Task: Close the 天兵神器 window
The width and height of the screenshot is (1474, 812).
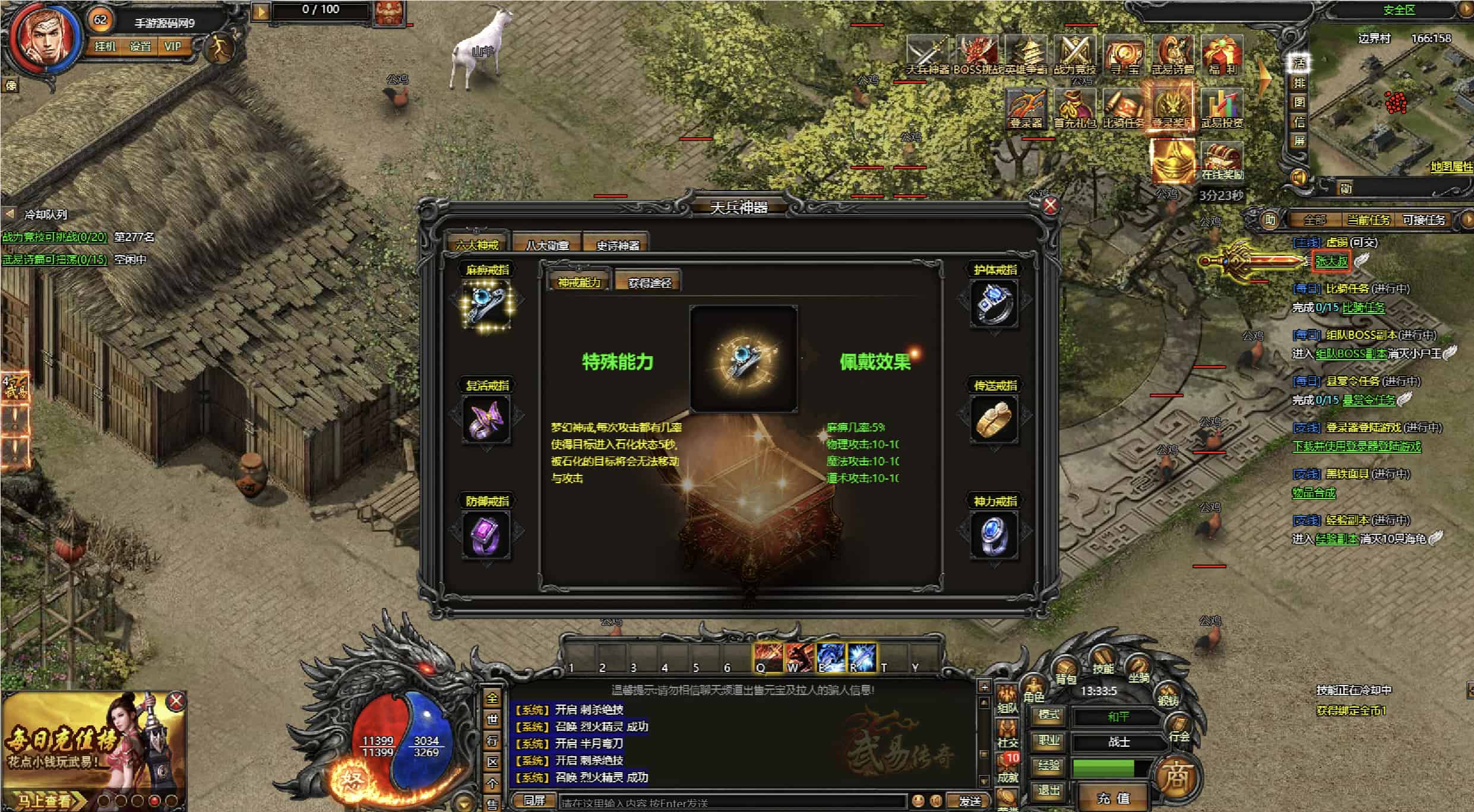Action: click(1051, 205)
